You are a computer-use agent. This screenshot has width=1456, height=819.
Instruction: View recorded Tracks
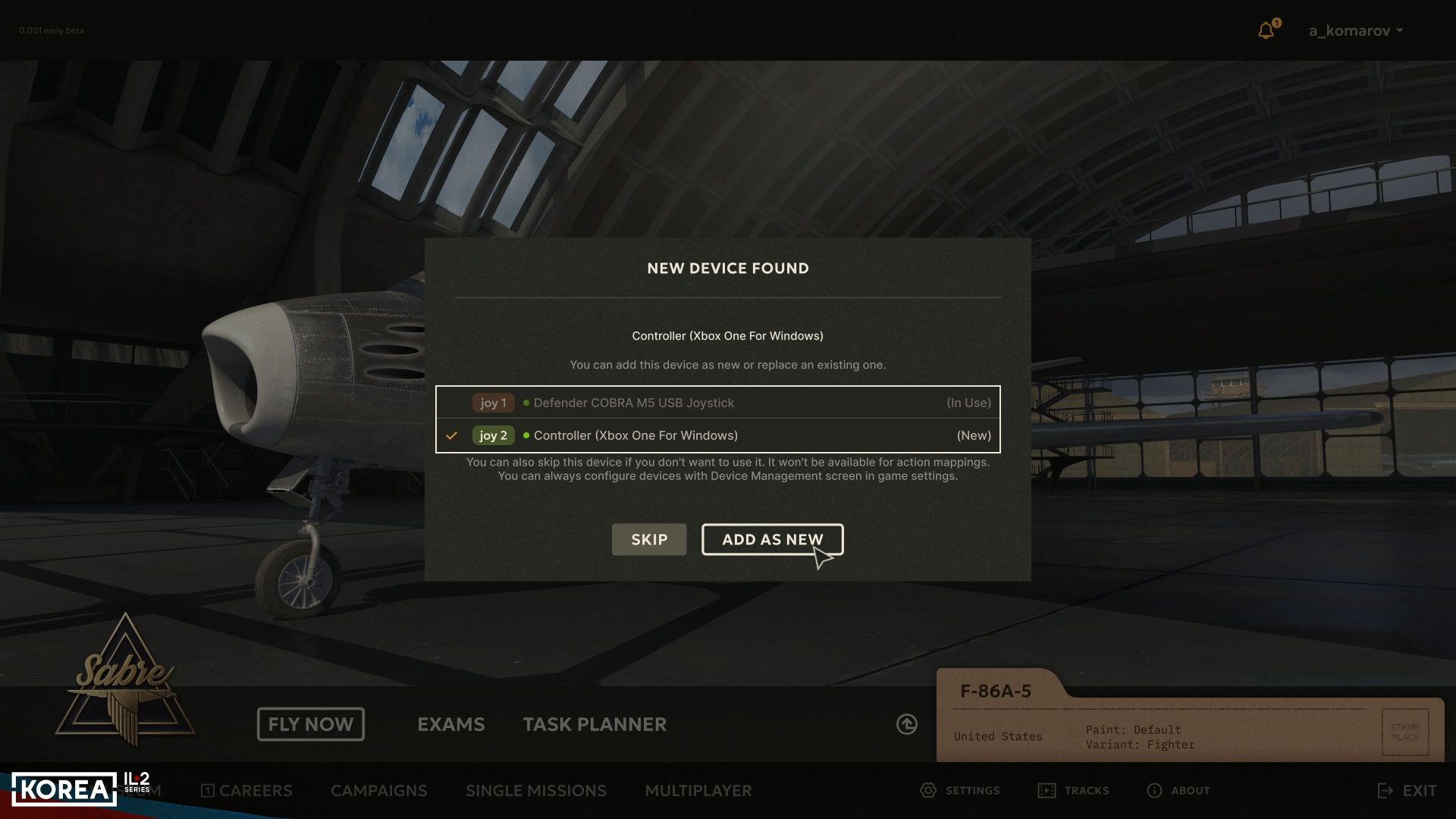(x=1073, y=790)
